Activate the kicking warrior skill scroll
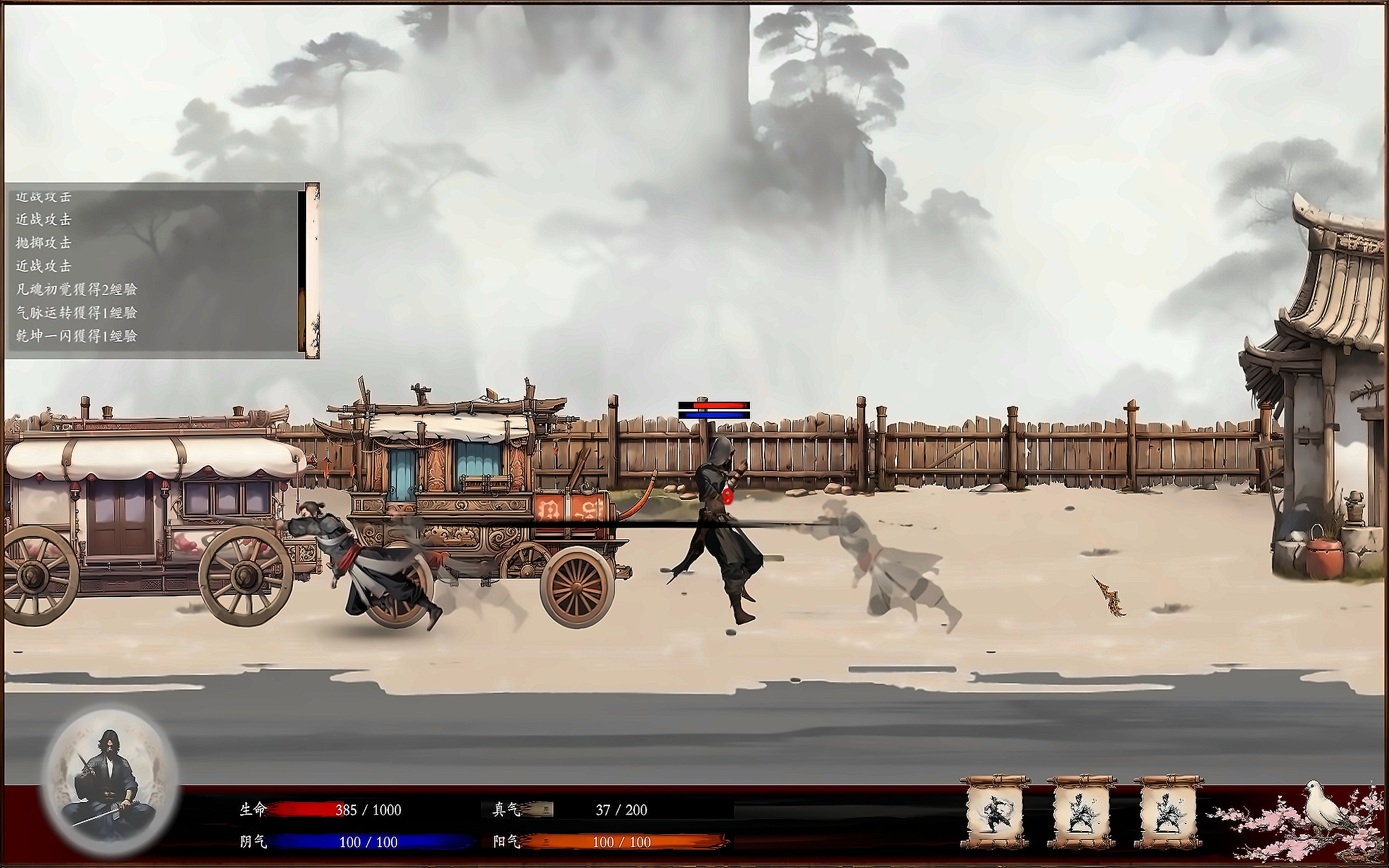This screenshot has width=1389, height=868. 995,813
